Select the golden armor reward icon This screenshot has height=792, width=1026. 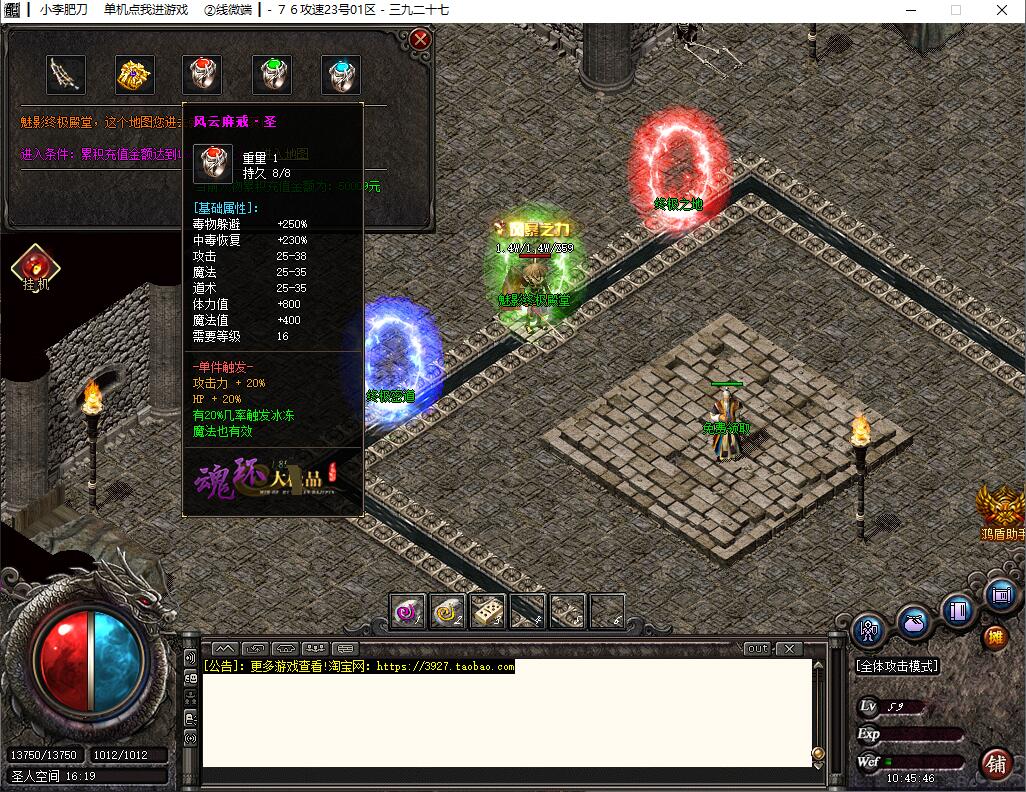[134, 75]
